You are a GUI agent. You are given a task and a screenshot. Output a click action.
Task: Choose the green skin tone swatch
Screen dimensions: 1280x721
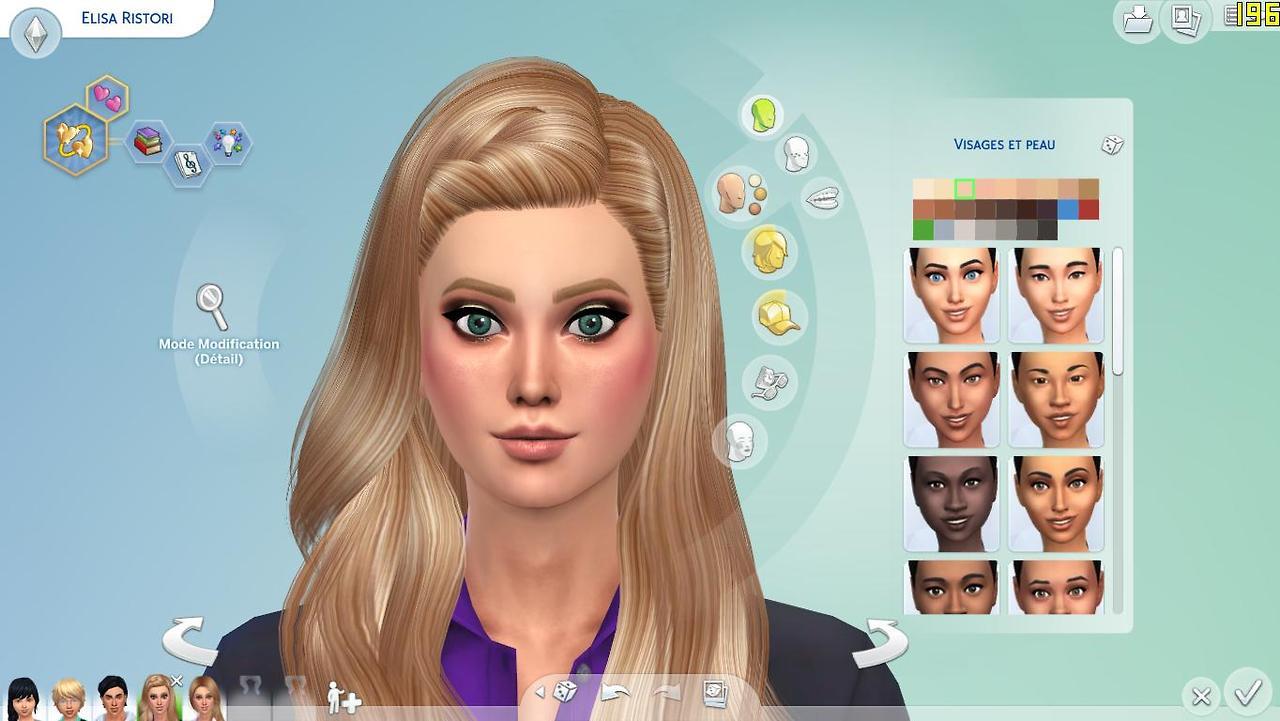click(923, 230)
